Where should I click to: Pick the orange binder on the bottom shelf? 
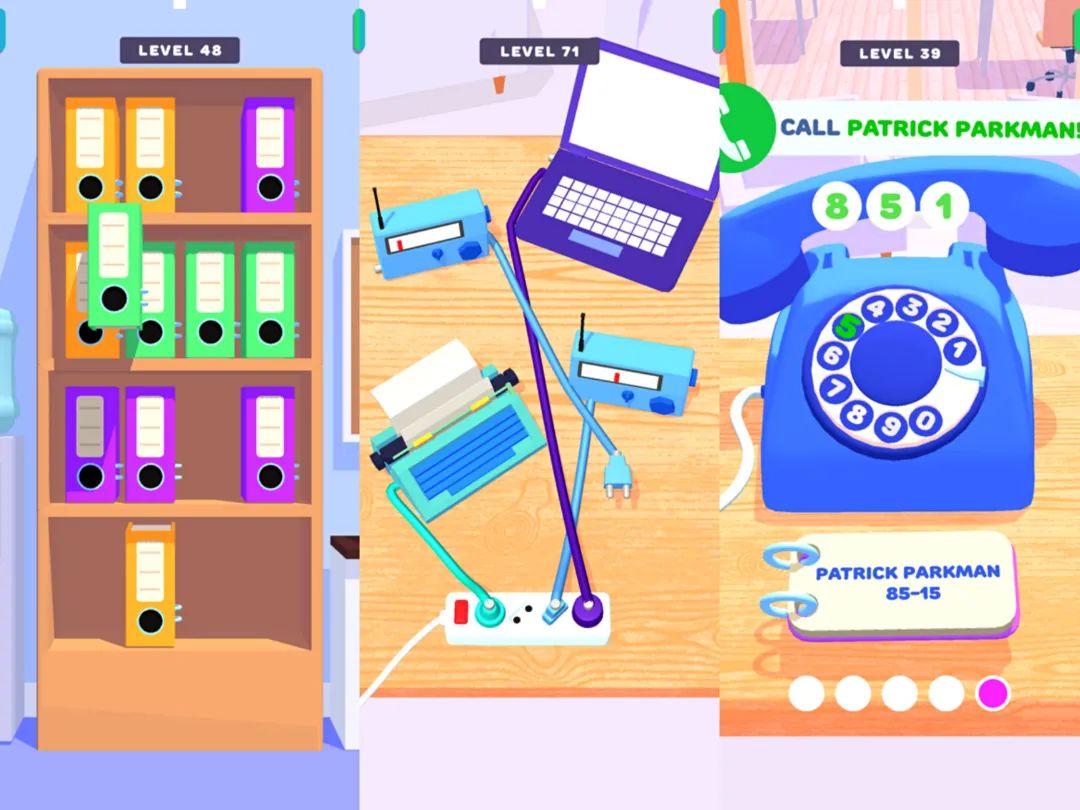(x=150, y=584)
